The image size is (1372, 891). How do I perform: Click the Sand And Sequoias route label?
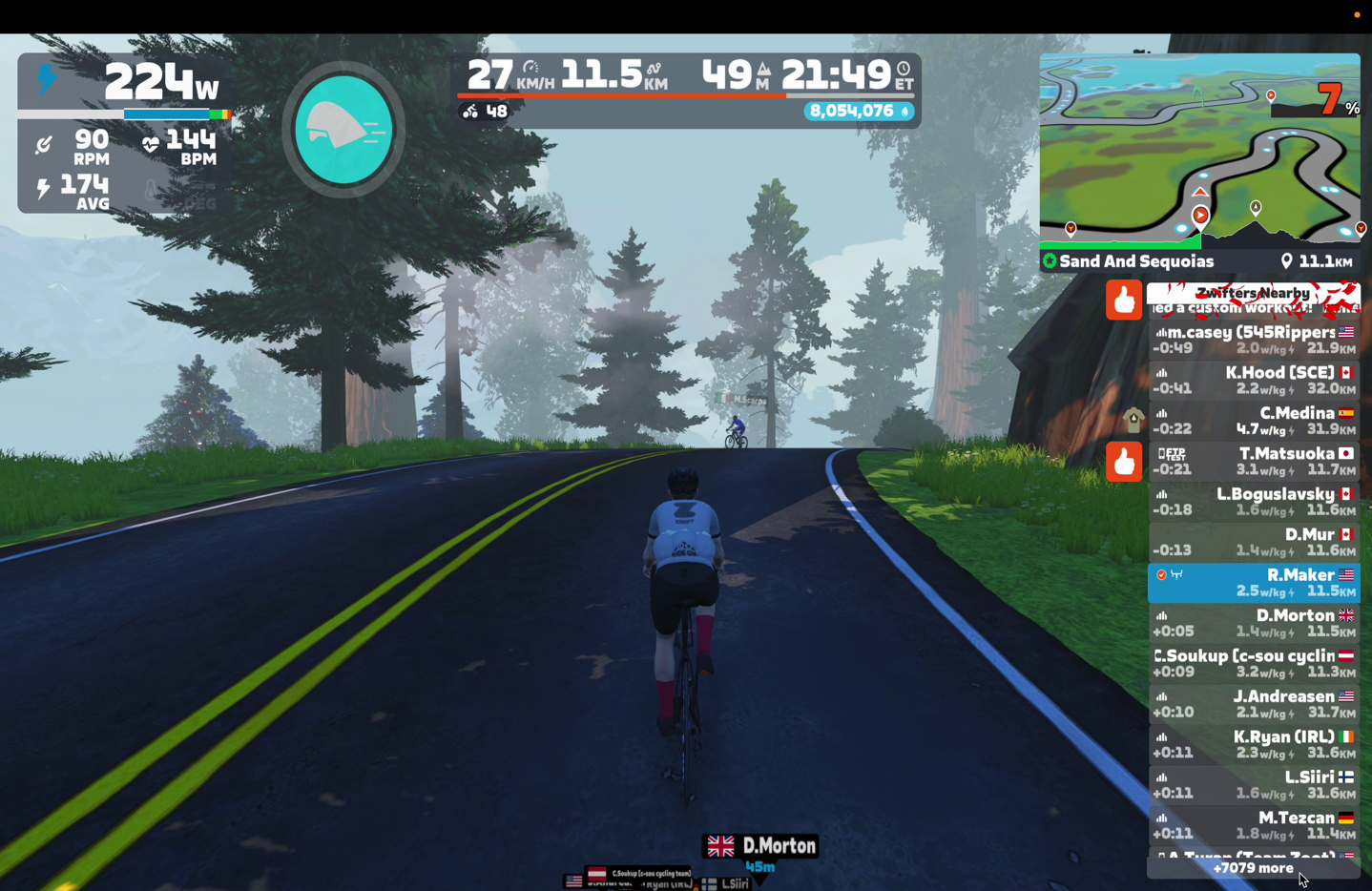tap(1137, 260)
